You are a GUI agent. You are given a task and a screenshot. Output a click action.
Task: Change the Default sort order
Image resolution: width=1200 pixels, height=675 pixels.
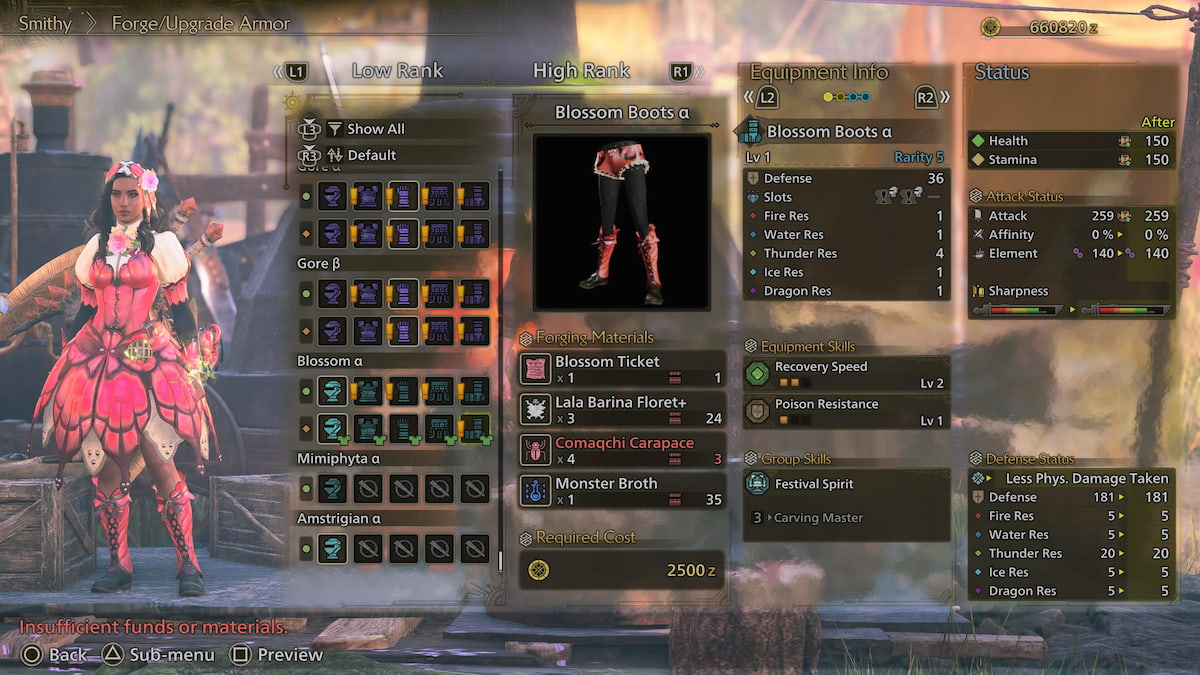371,155
